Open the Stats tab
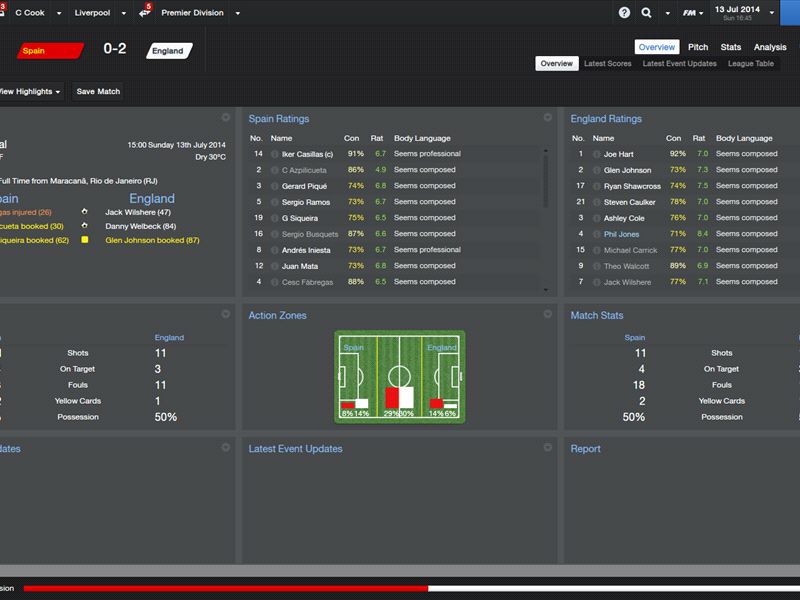 coord(731,47)
